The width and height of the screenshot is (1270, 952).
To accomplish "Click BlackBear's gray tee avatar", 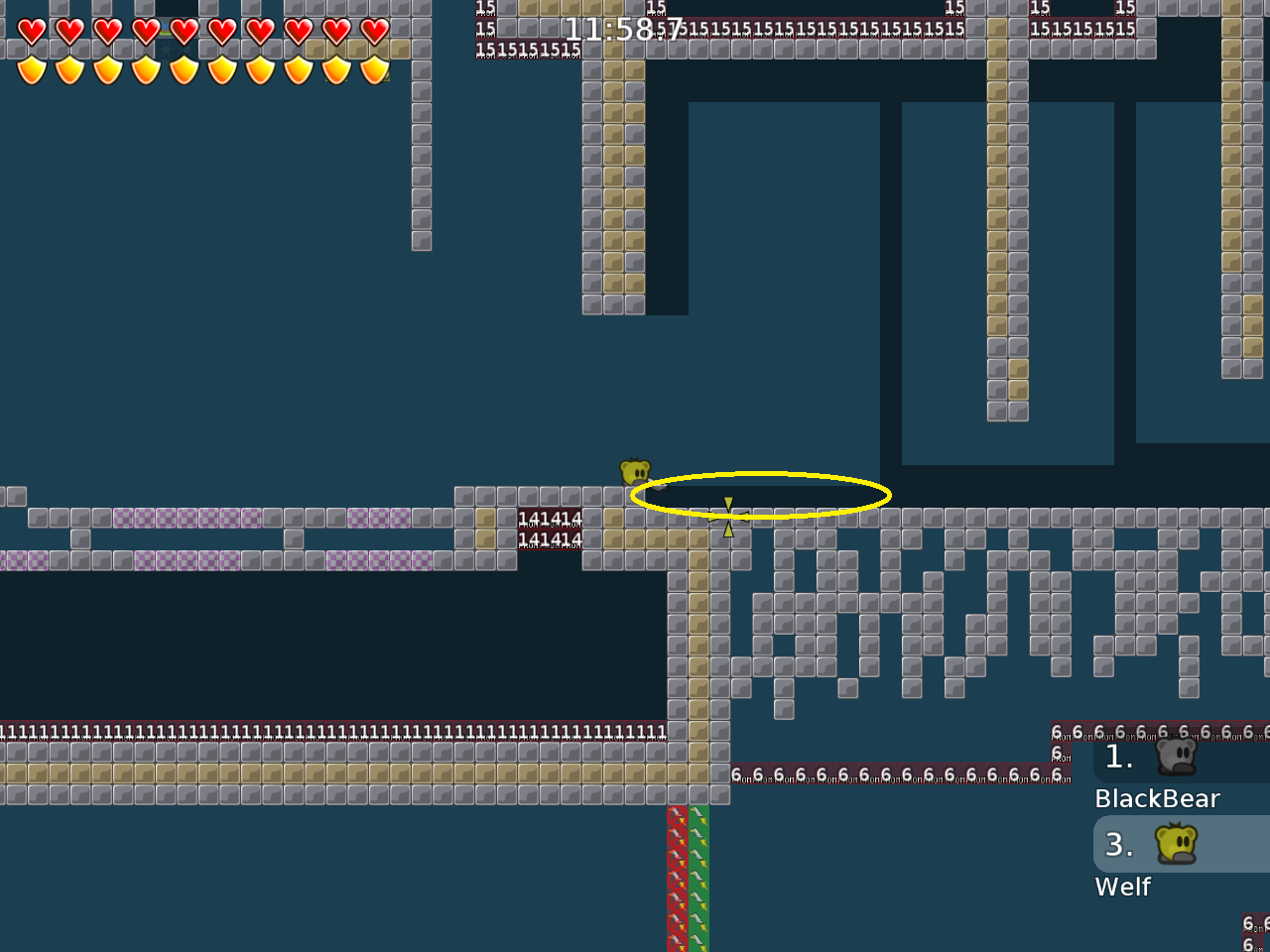I will [1177, 758].
